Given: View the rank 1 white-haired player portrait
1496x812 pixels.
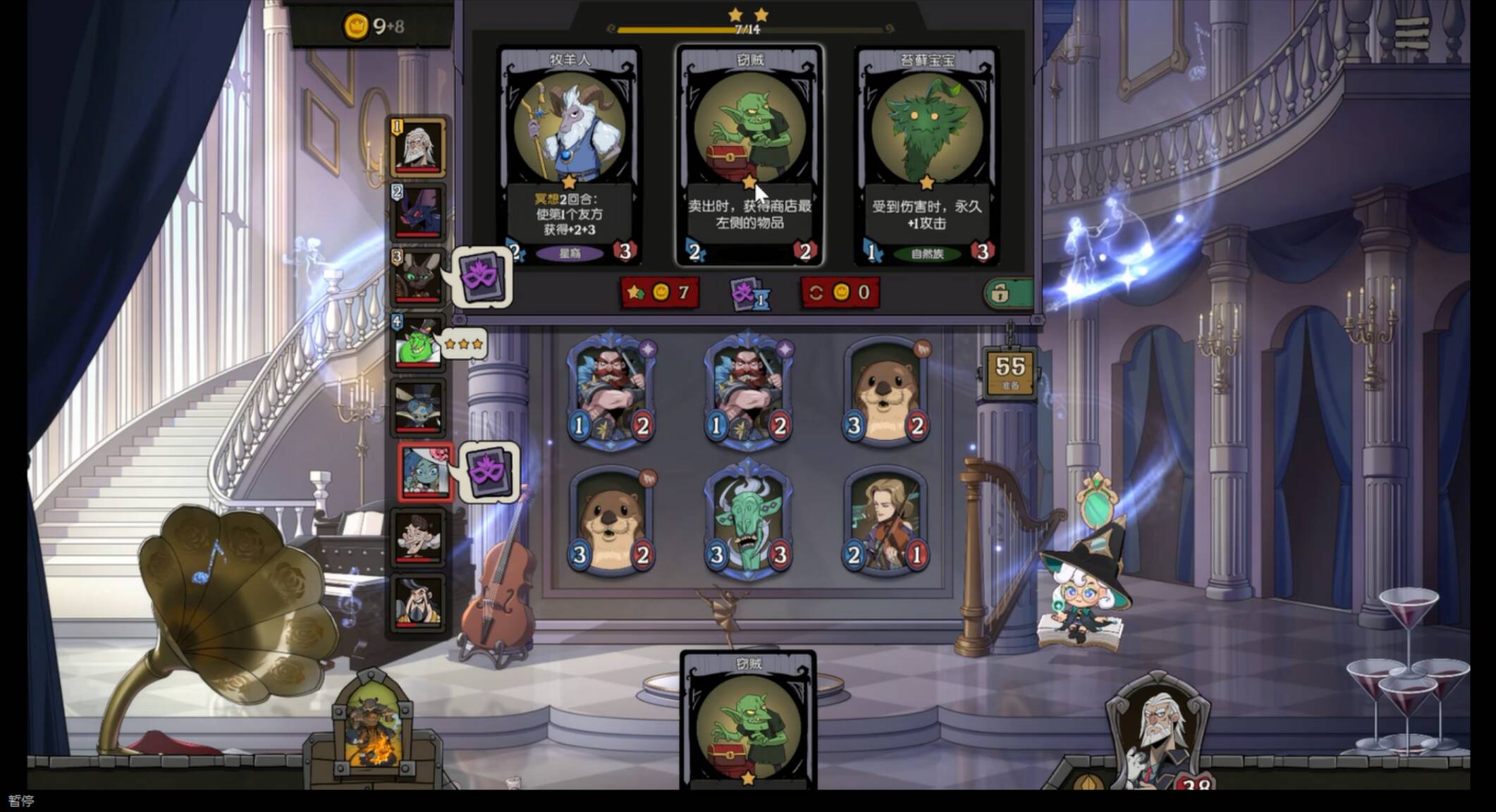Looking at the screenshot, I should pos(418,147).
